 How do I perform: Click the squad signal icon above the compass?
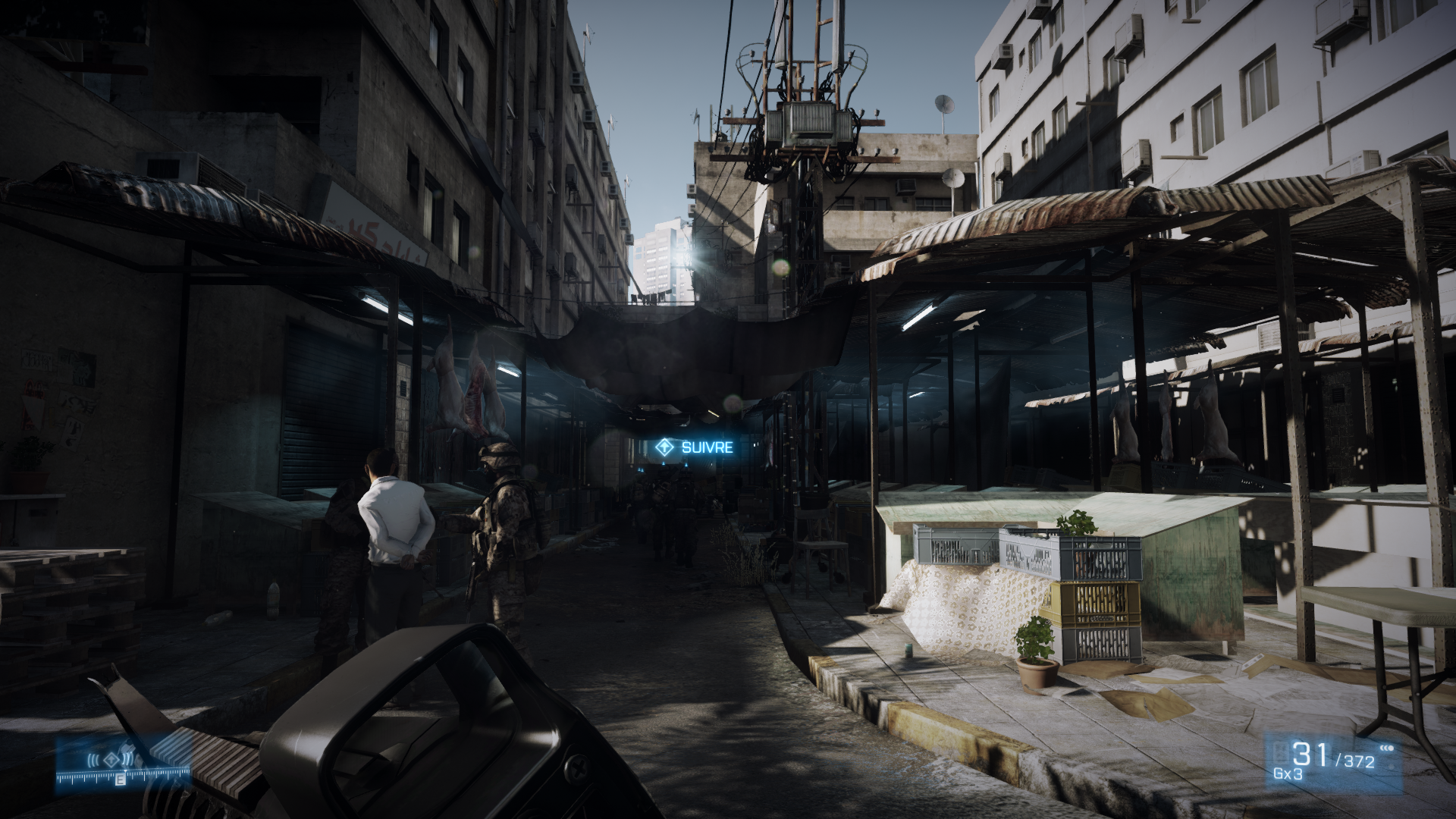point(111,759)
